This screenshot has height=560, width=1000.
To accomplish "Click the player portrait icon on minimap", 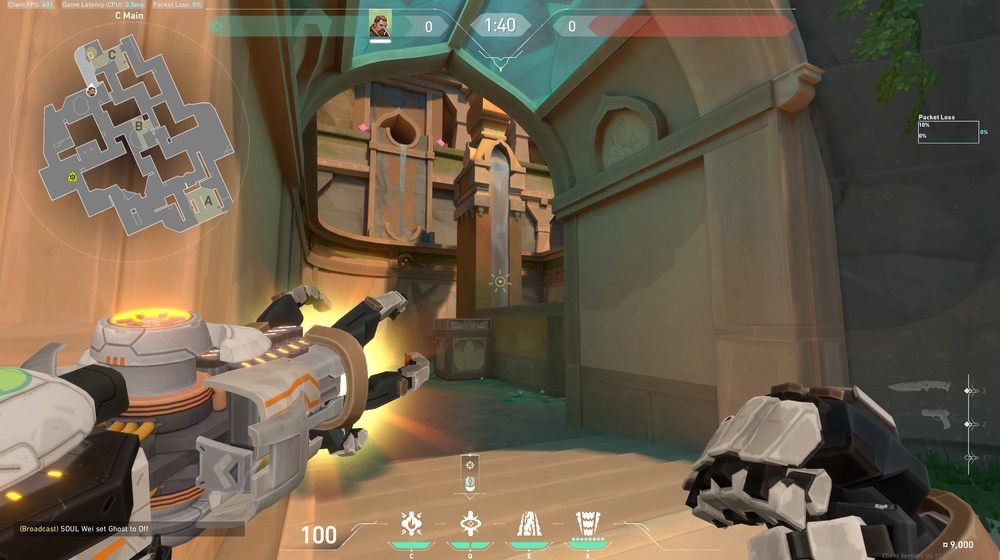I will click(x=91, y=90).
